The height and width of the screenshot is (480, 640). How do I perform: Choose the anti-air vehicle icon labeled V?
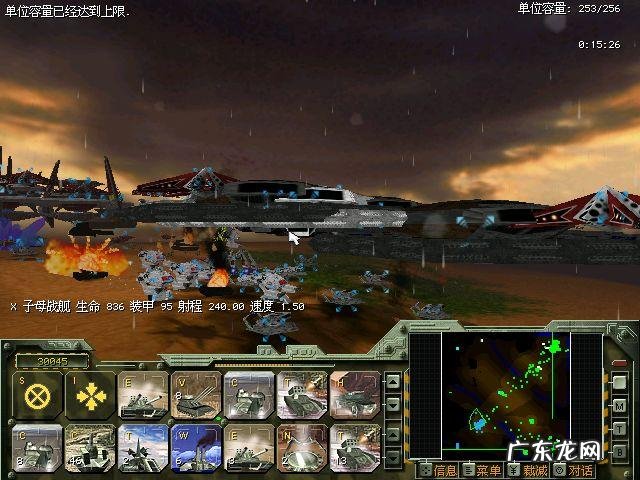194,393
